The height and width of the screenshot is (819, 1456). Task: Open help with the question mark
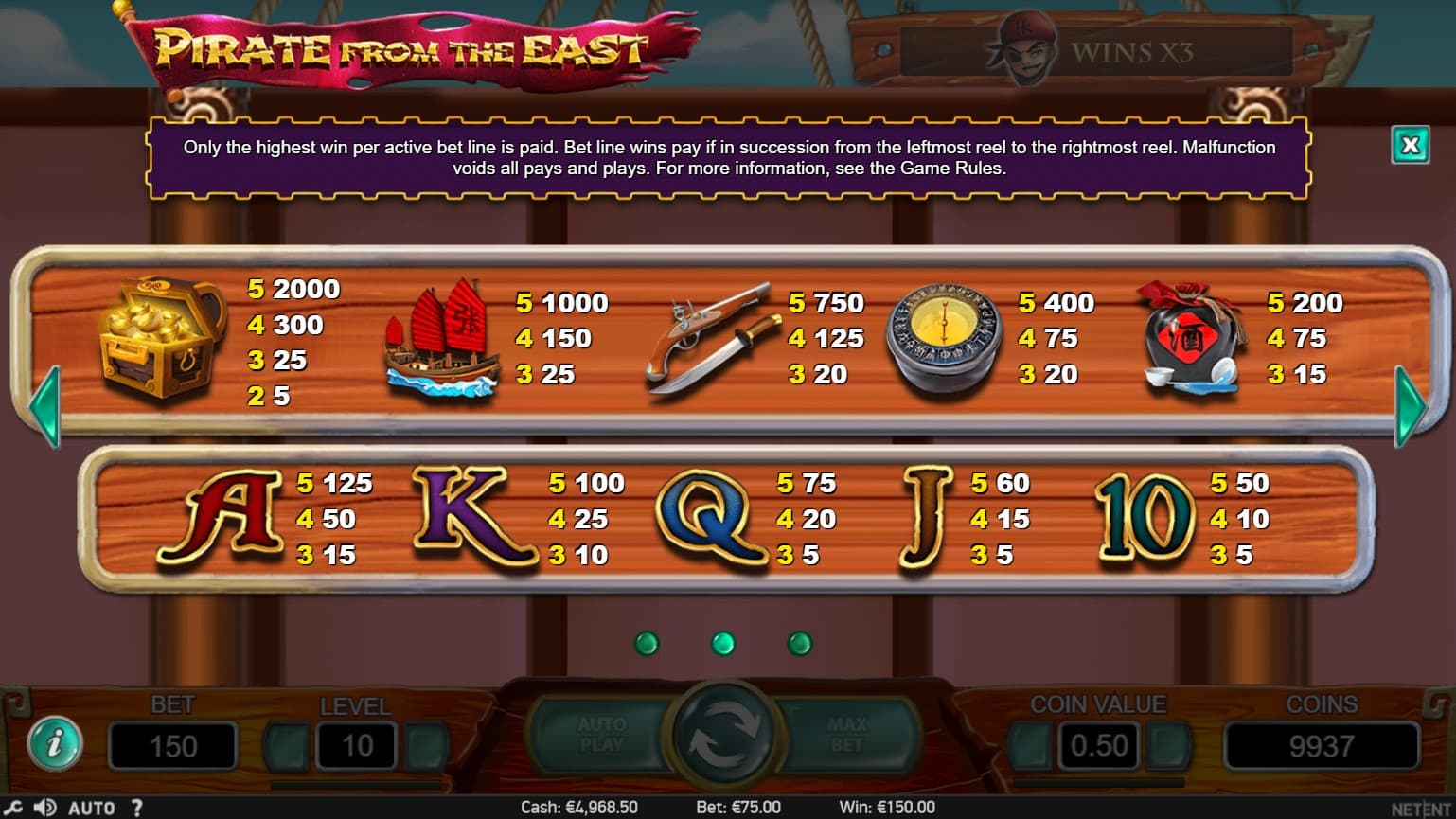[137, 808]
